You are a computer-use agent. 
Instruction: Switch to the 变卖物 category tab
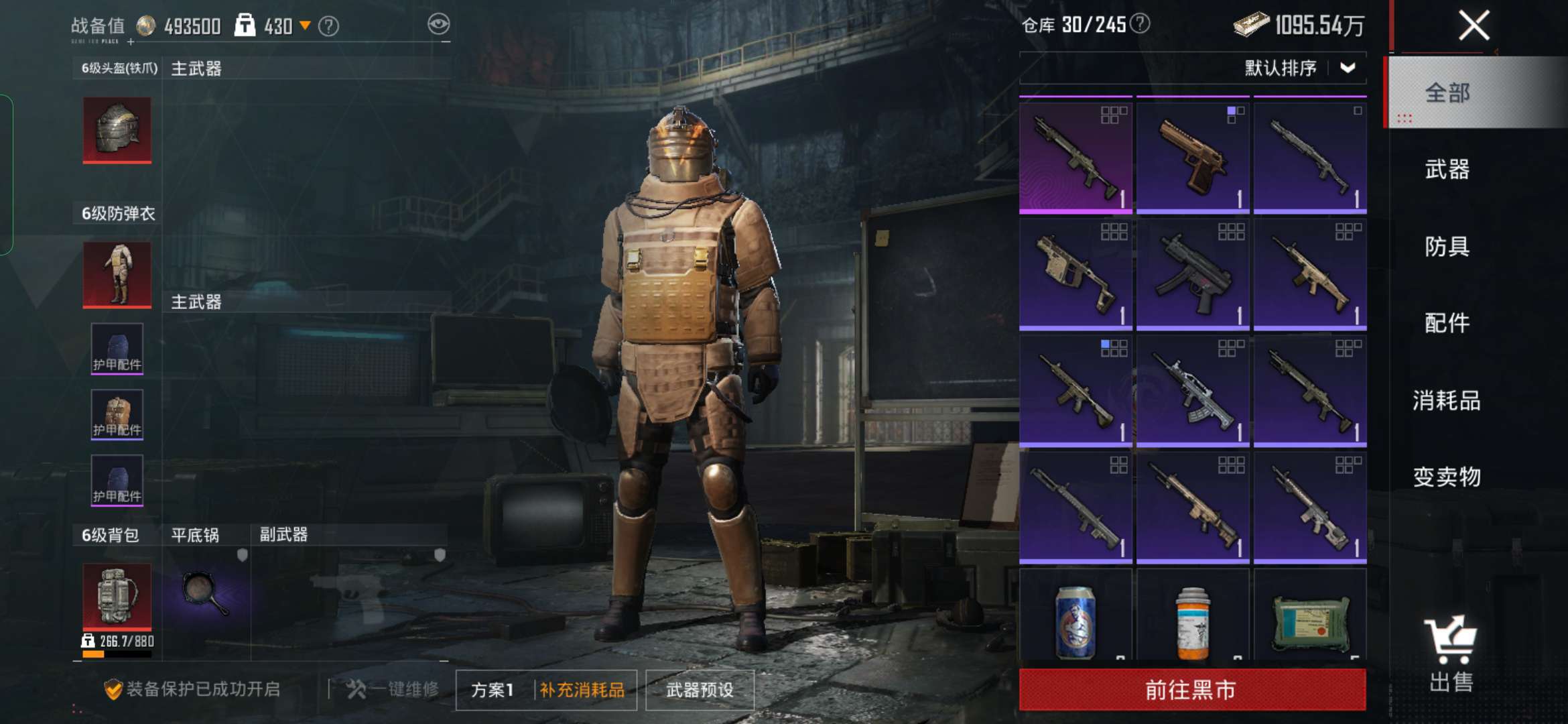pyautogui.click(x=1447, y=477)
